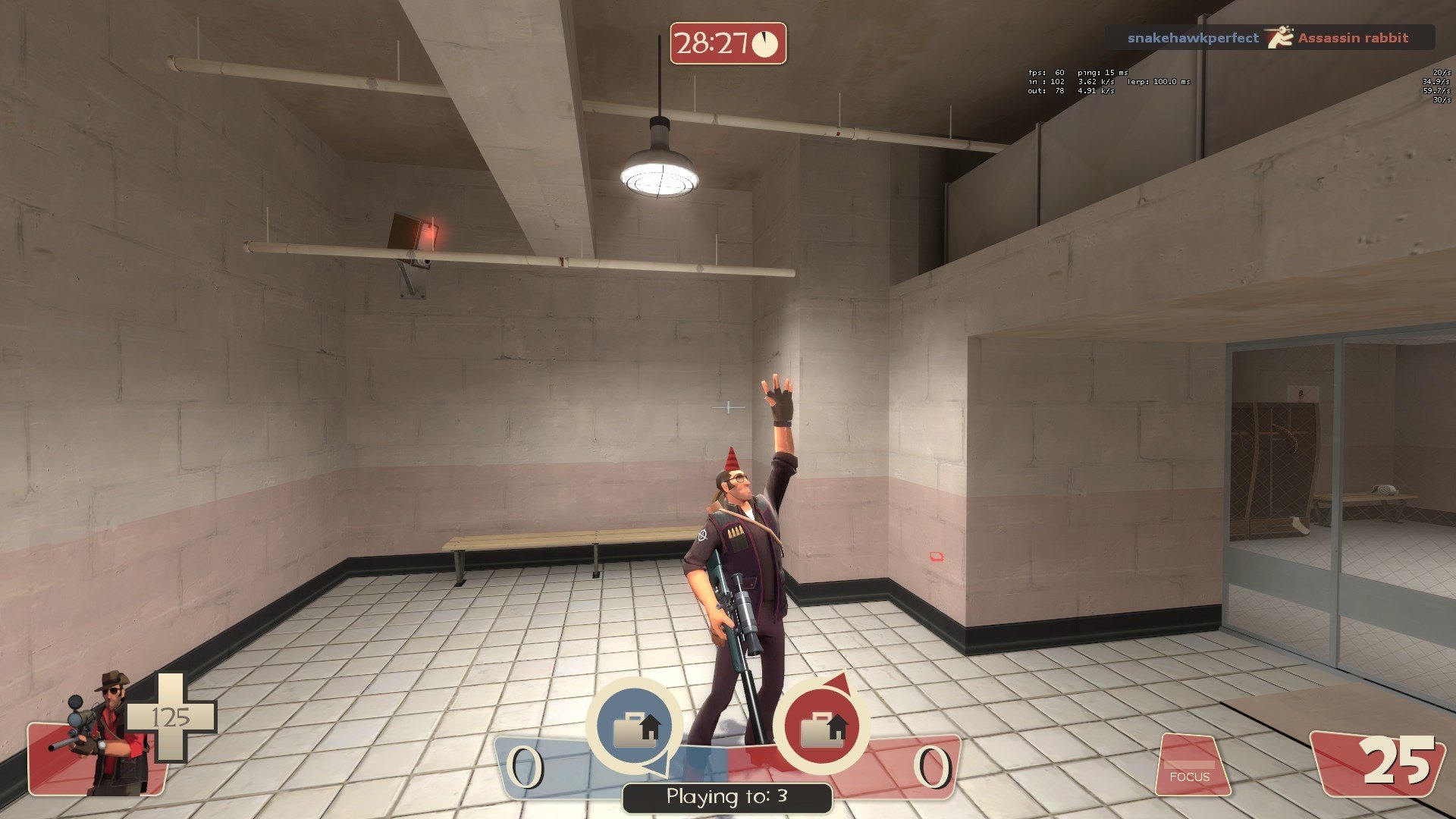Select the snakehawkperfect kill feed entry

click(x=1192, y=38)
